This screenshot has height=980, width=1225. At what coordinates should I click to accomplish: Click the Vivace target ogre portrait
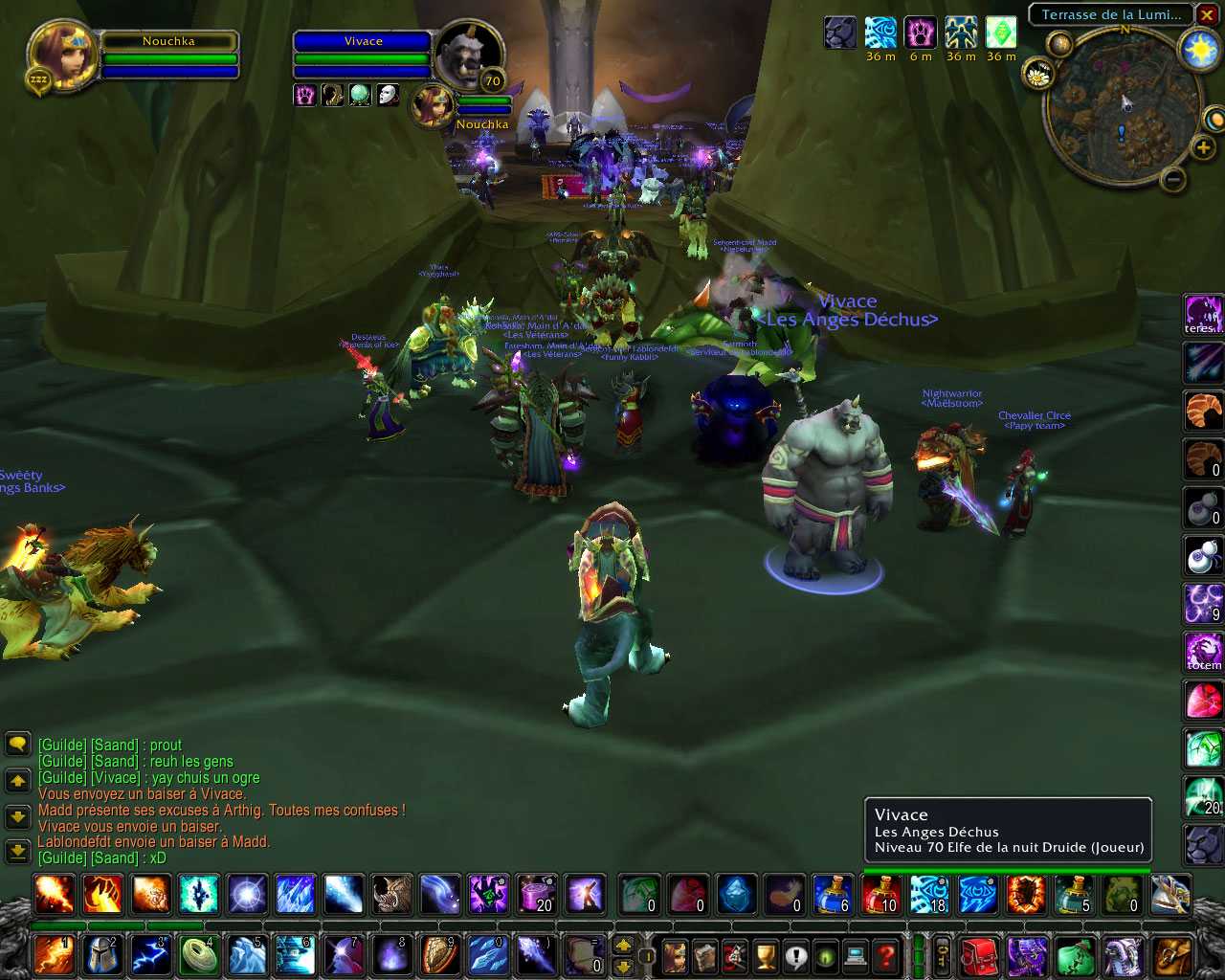[x=468, y=55]
